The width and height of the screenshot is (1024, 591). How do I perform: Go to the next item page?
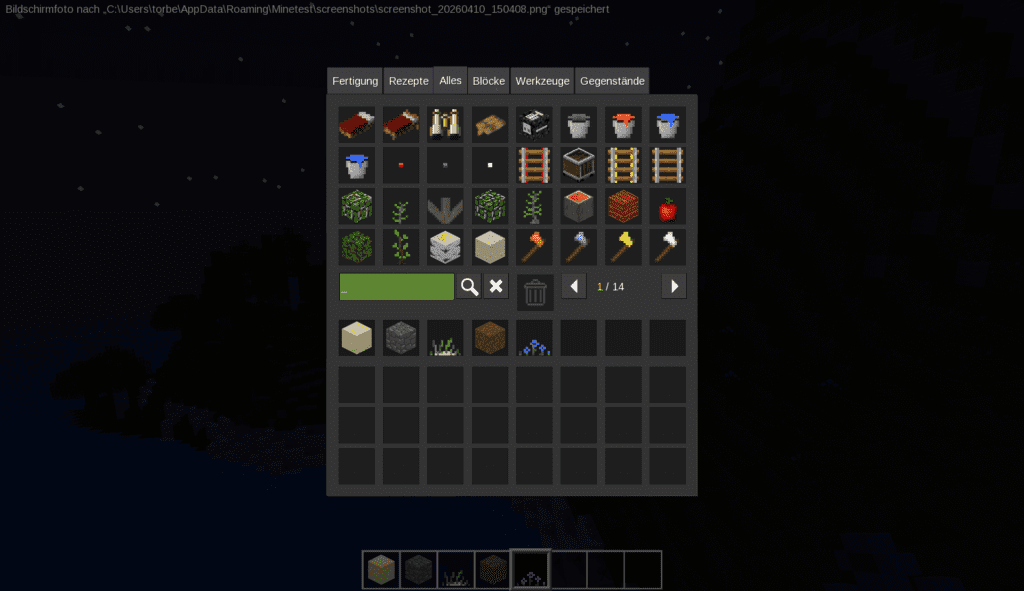point(674,287)
